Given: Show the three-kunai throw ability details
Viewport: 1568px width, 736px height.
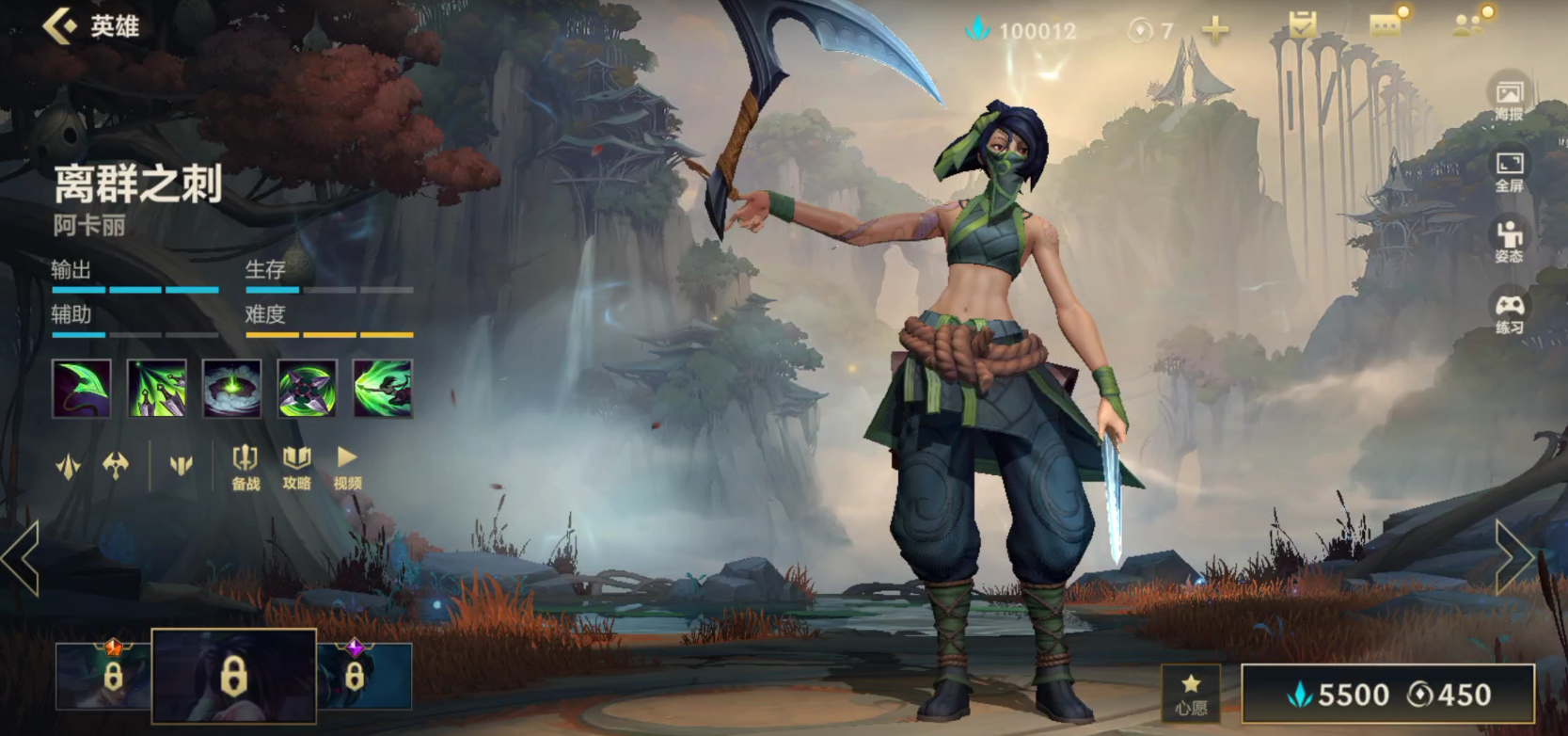Looking at the screenshot, I should point(156,388).
